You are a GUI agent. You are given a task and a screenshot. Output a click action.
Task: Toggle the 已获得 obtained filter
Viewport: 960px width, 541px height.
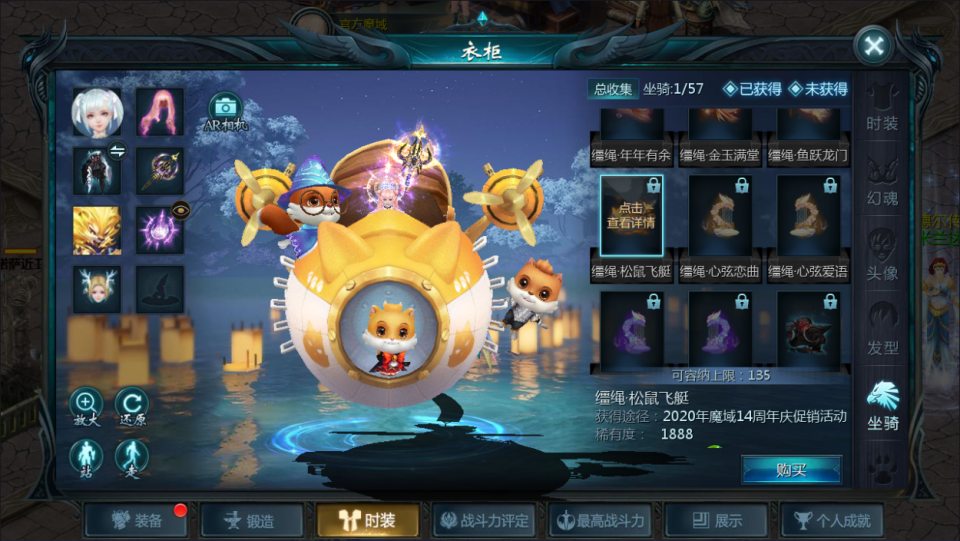point(753,89)
